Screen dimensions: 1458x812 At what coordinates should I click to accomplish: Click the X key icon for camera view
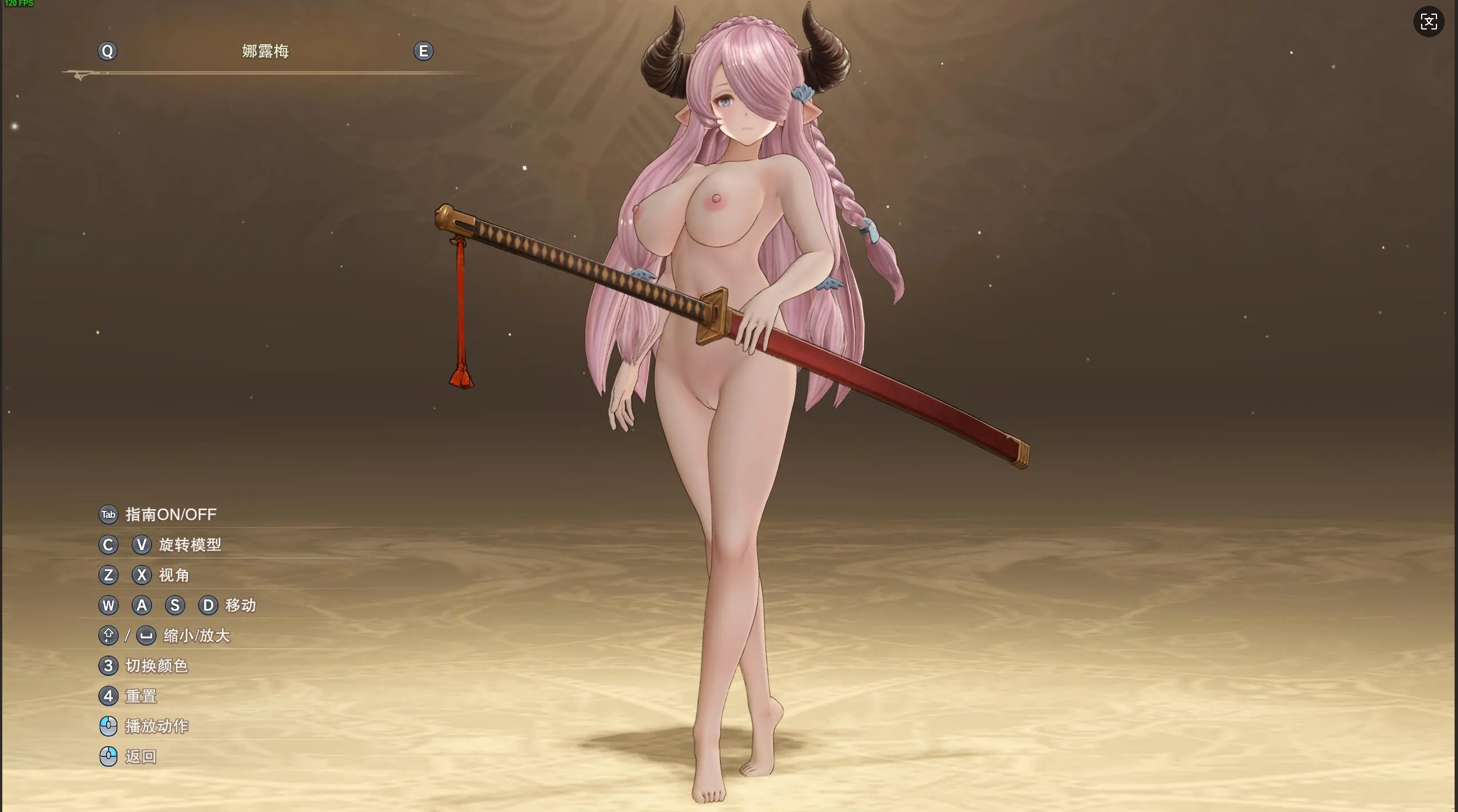pos(142,575)
